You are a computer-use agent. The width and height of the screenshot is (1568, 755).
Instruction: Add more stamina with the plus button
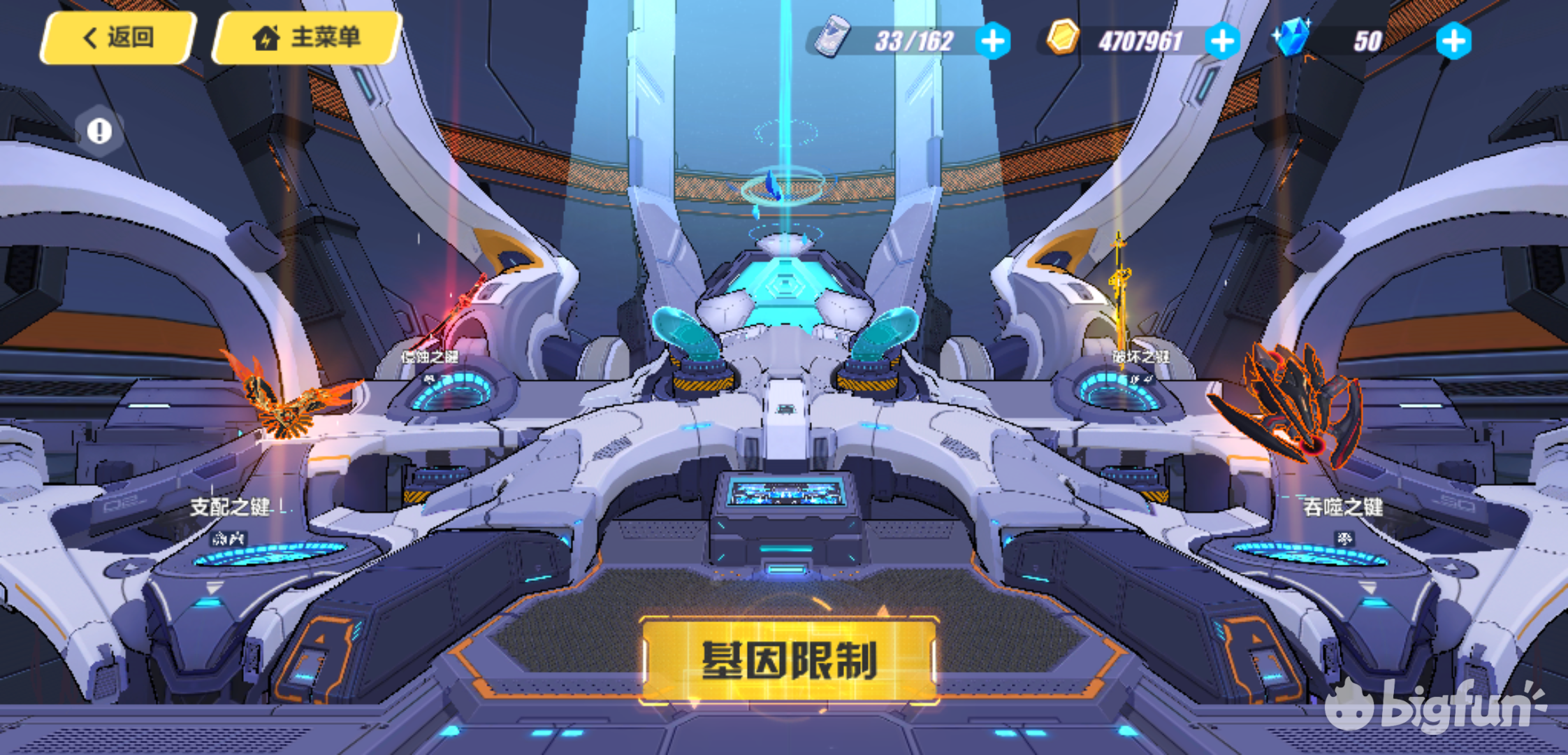pyautogui.click(x=992, y=41)
